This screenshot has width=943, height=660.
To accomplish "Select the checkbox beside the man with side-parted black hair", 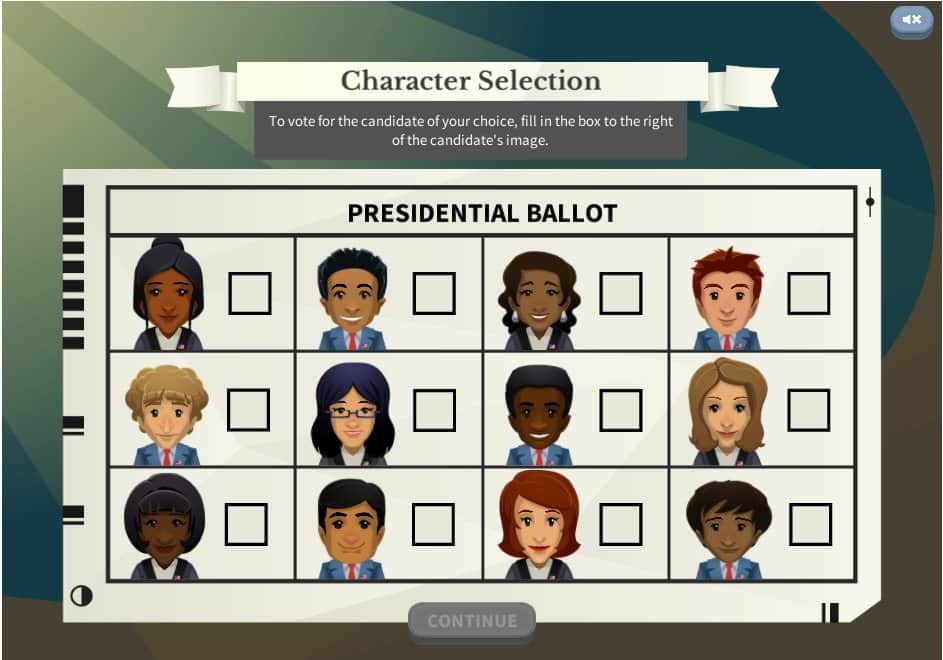I will click(433, 525).
